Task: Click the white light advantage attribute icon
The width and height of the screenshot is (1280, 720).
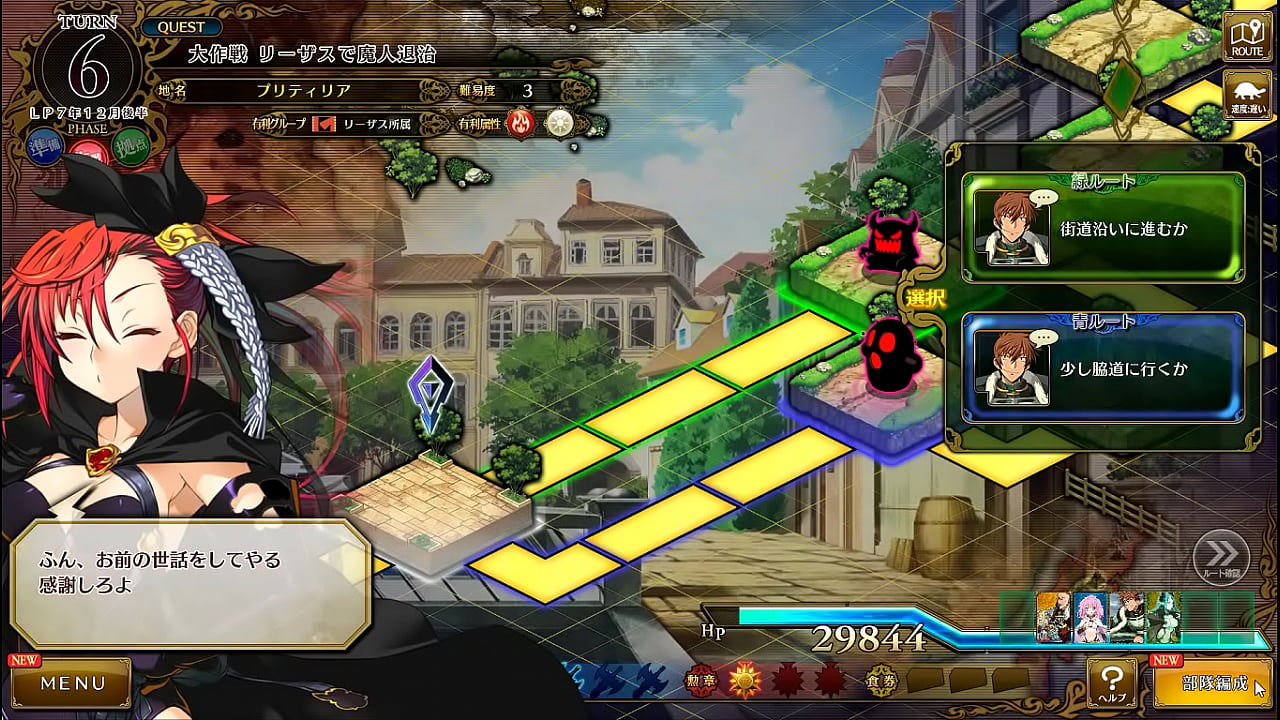Action: pos(558,124)
